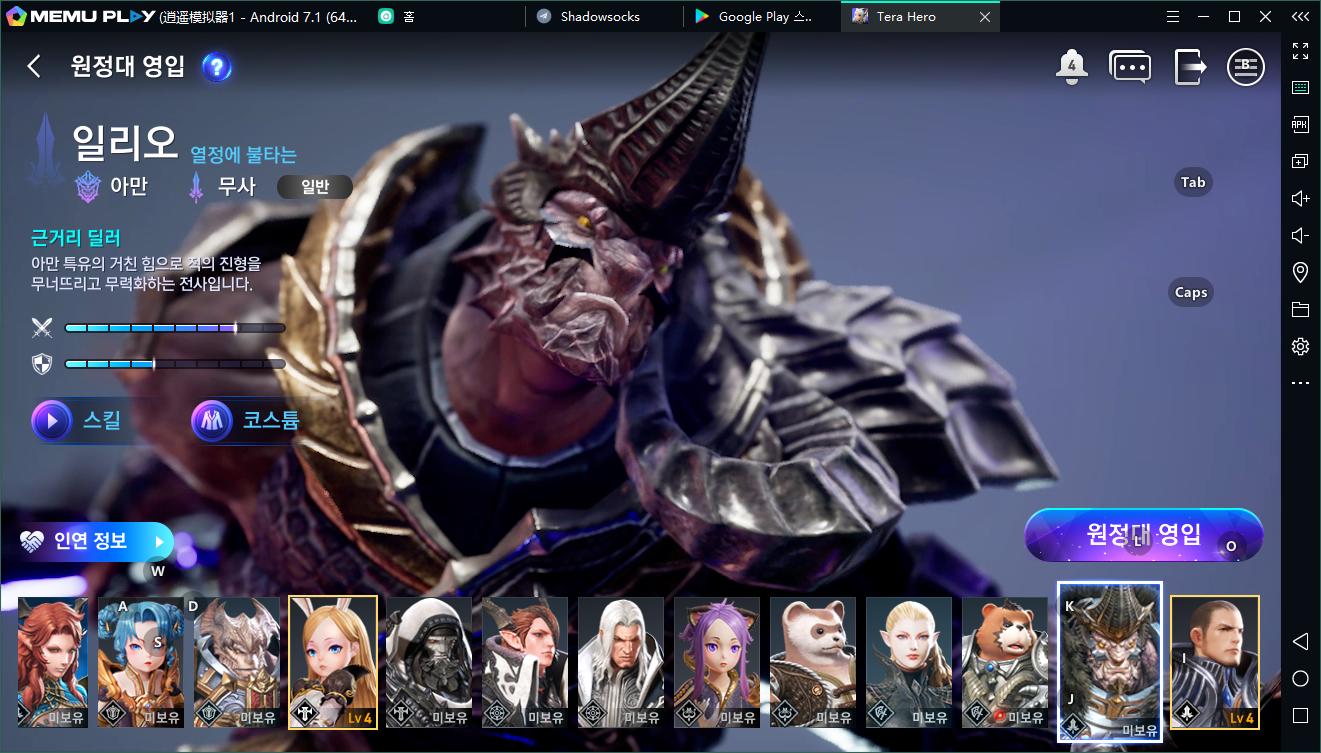Open the round menu button

tap(1245, 67)
